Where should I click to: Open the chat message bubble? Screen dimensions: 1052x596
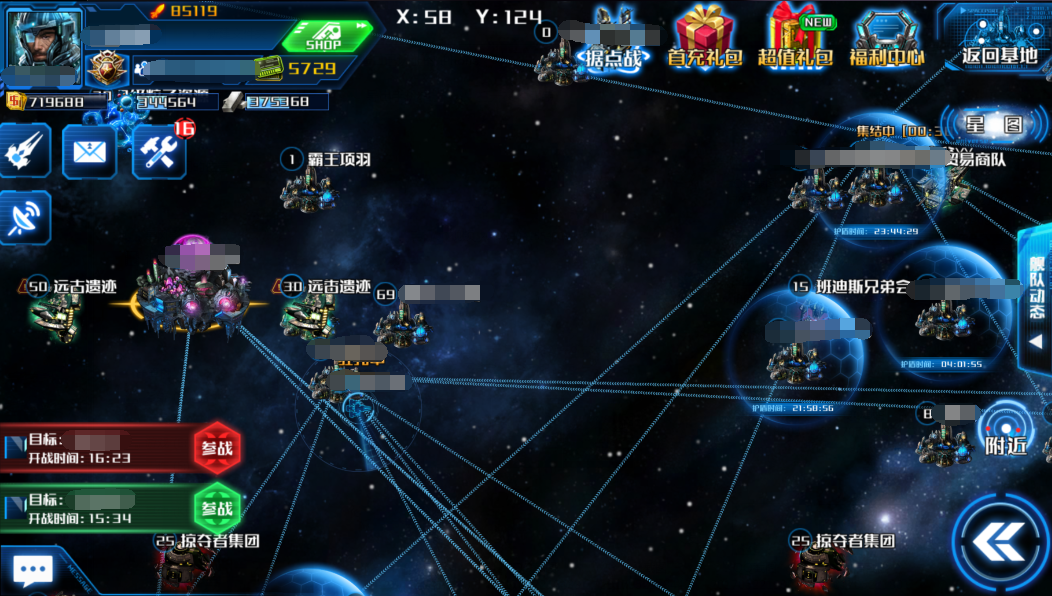pos(32,571)
